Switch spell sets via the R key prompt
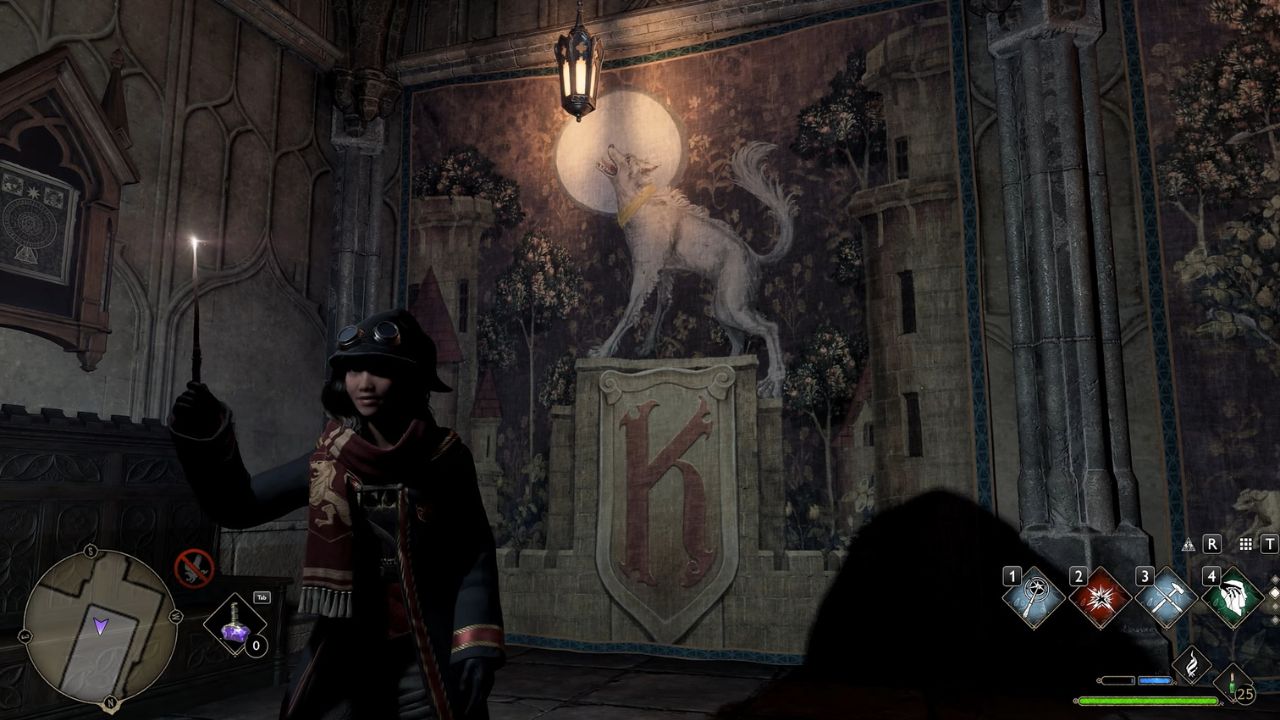 [1211, 544]
